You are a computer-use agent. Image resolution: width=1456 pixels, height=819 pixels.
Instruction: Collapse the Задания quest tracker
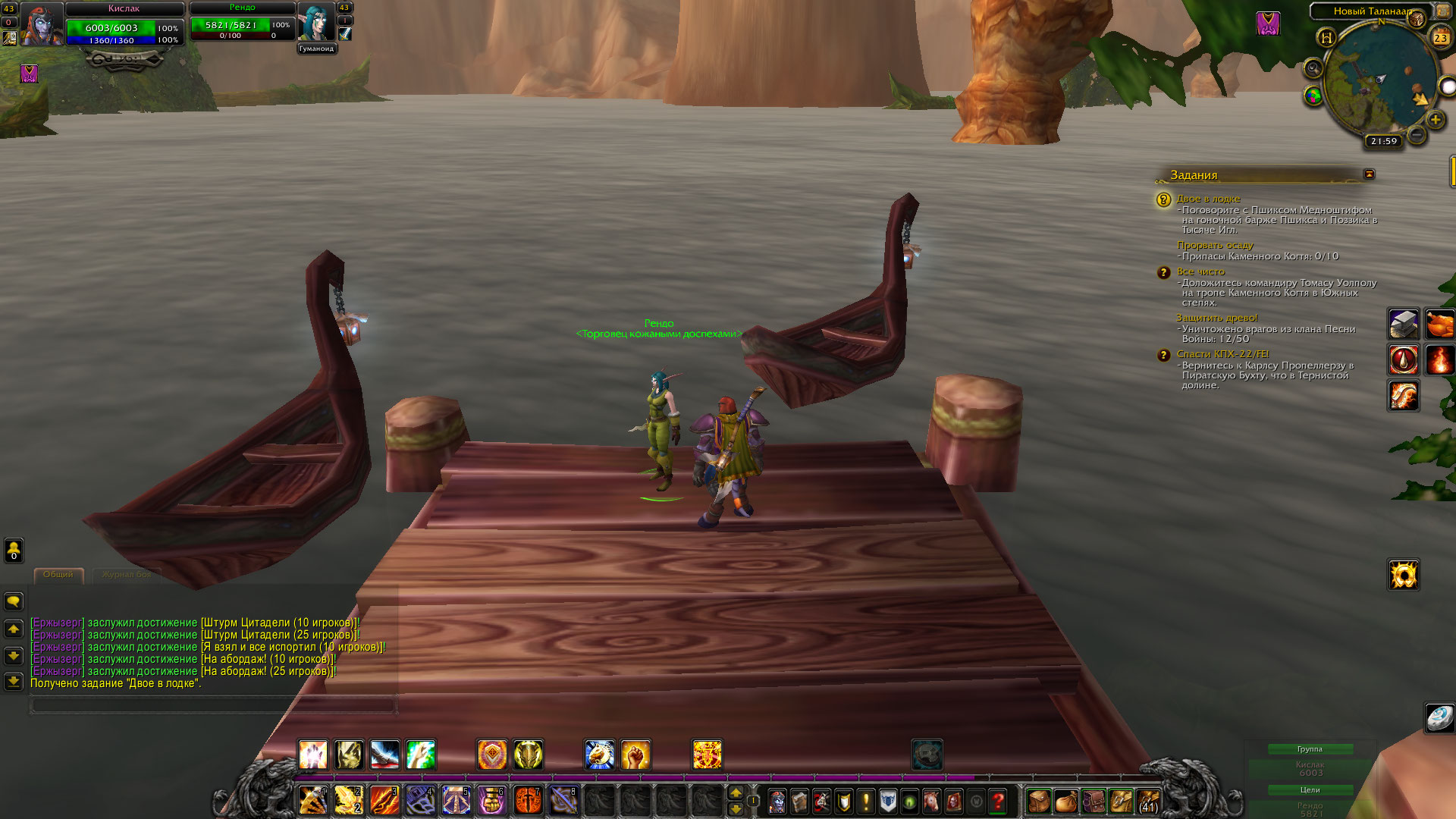[x=1369, y=174]
